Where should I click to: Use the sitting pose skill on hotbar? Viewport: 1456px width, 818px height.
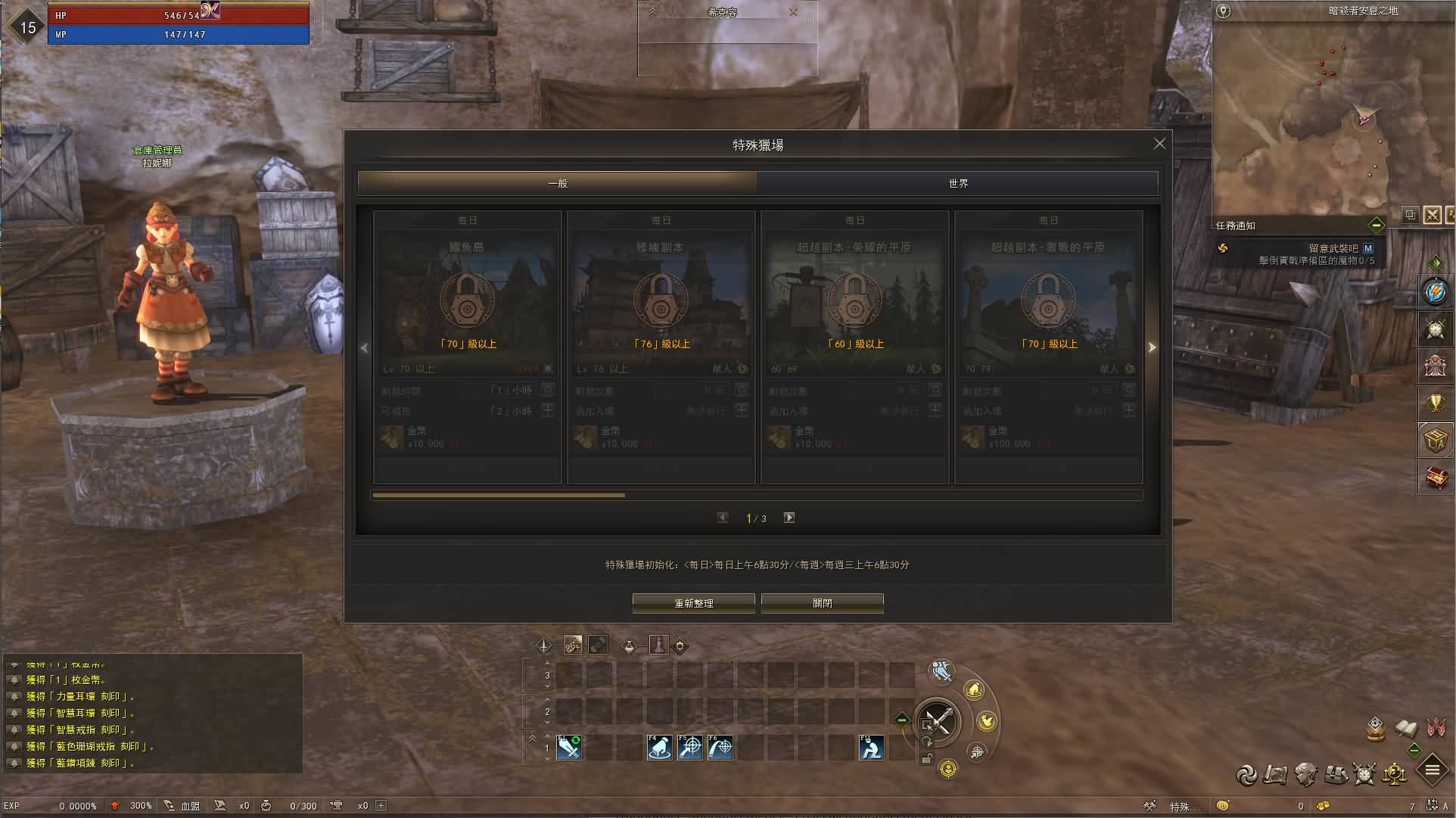pyautogui.click(x=872, y=748)
